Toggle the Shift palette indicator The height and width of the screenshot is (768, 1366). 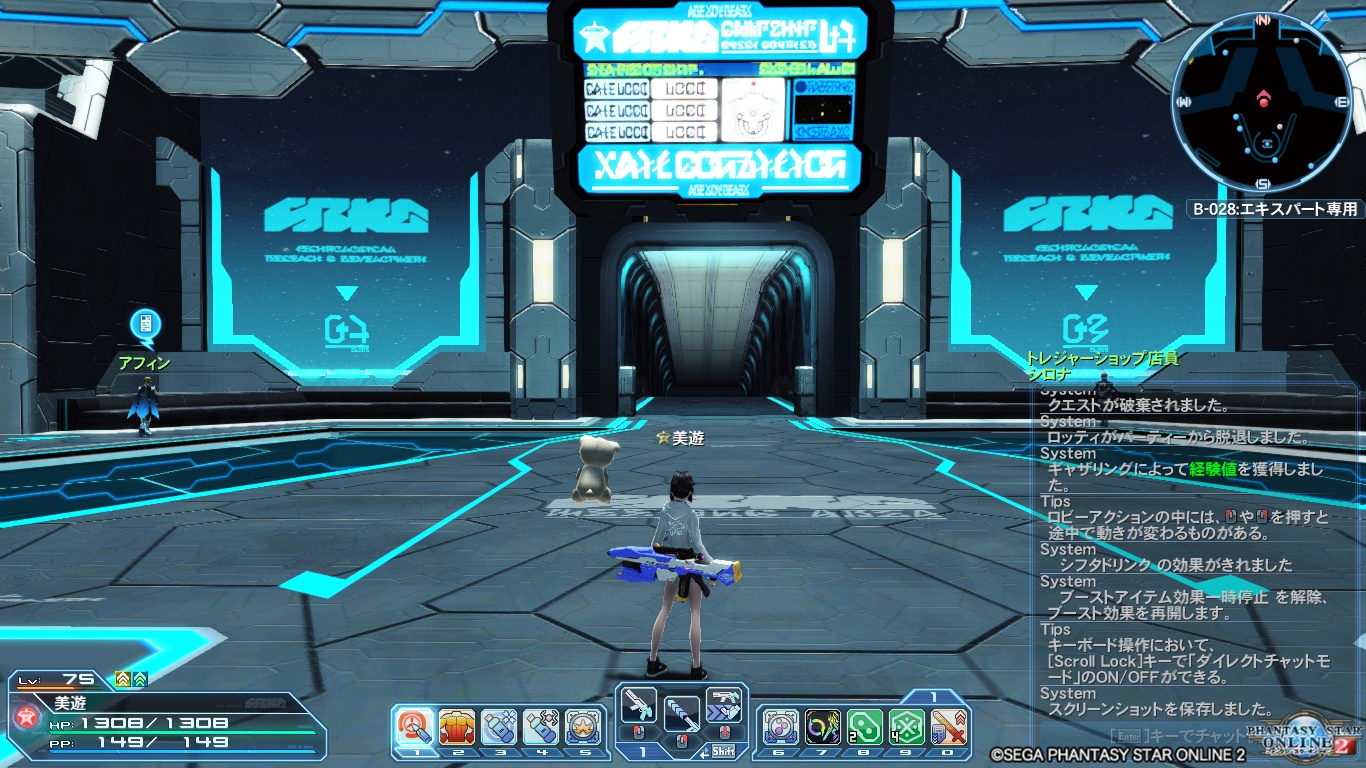click(x=723, y=750)
